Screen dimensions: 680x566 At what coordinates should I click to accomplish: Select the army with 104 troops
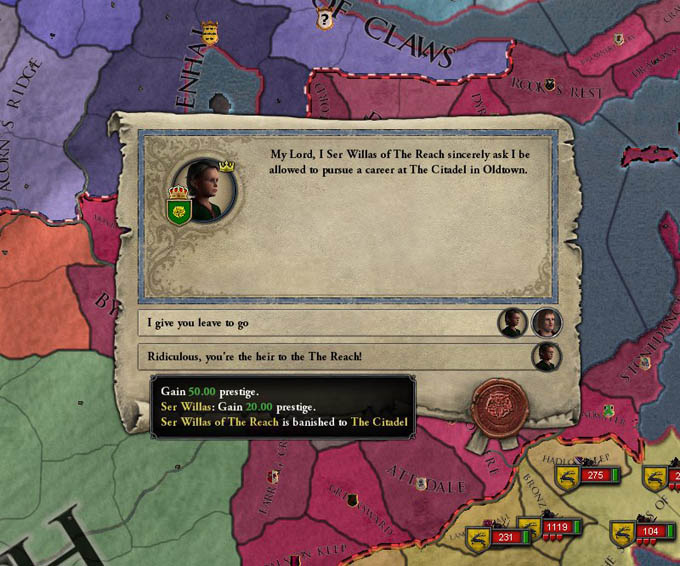click(x=651, y=531)
